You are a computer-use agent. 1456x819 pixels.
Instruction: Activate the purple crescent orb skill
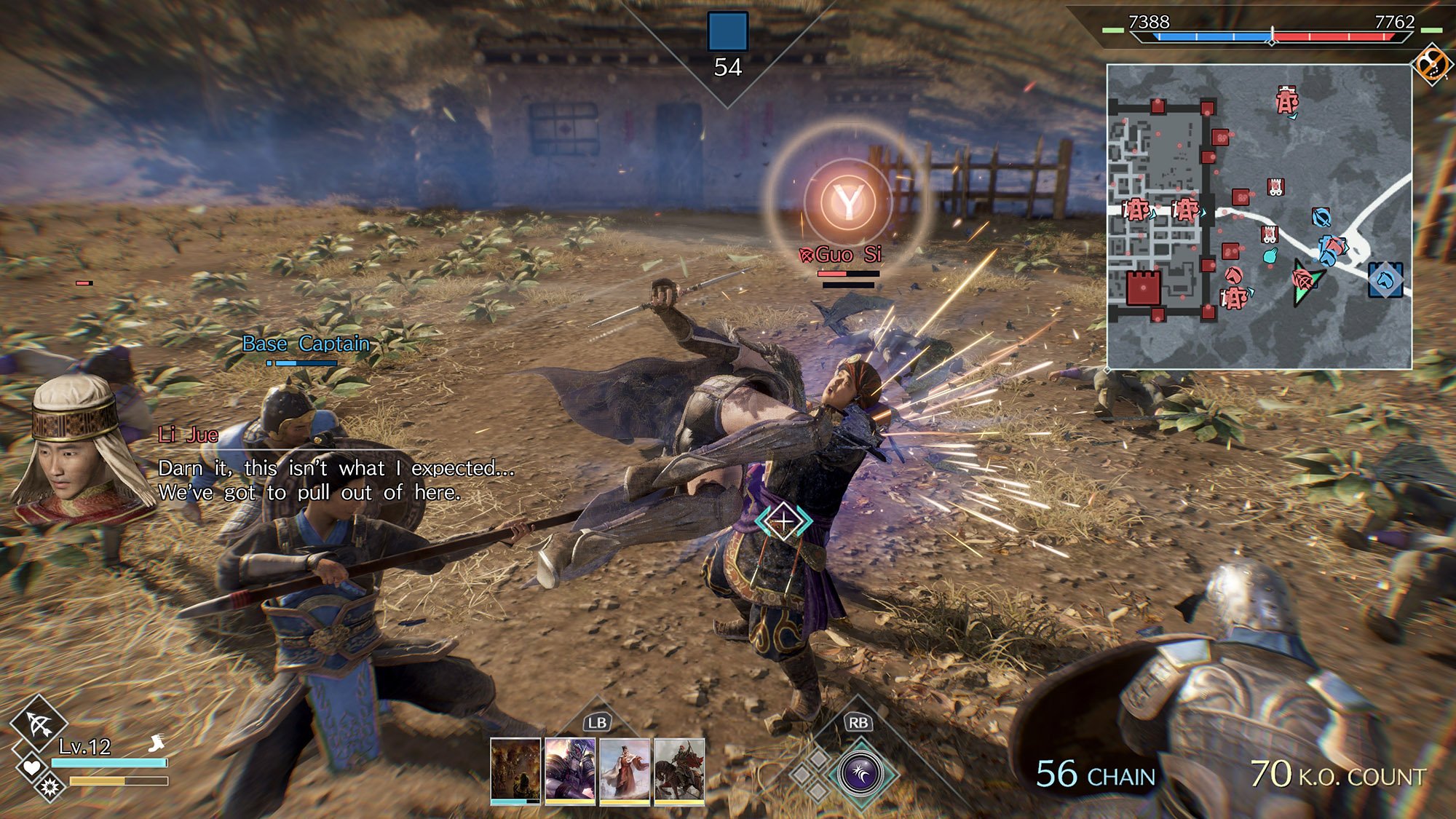[x=860, y=773]
